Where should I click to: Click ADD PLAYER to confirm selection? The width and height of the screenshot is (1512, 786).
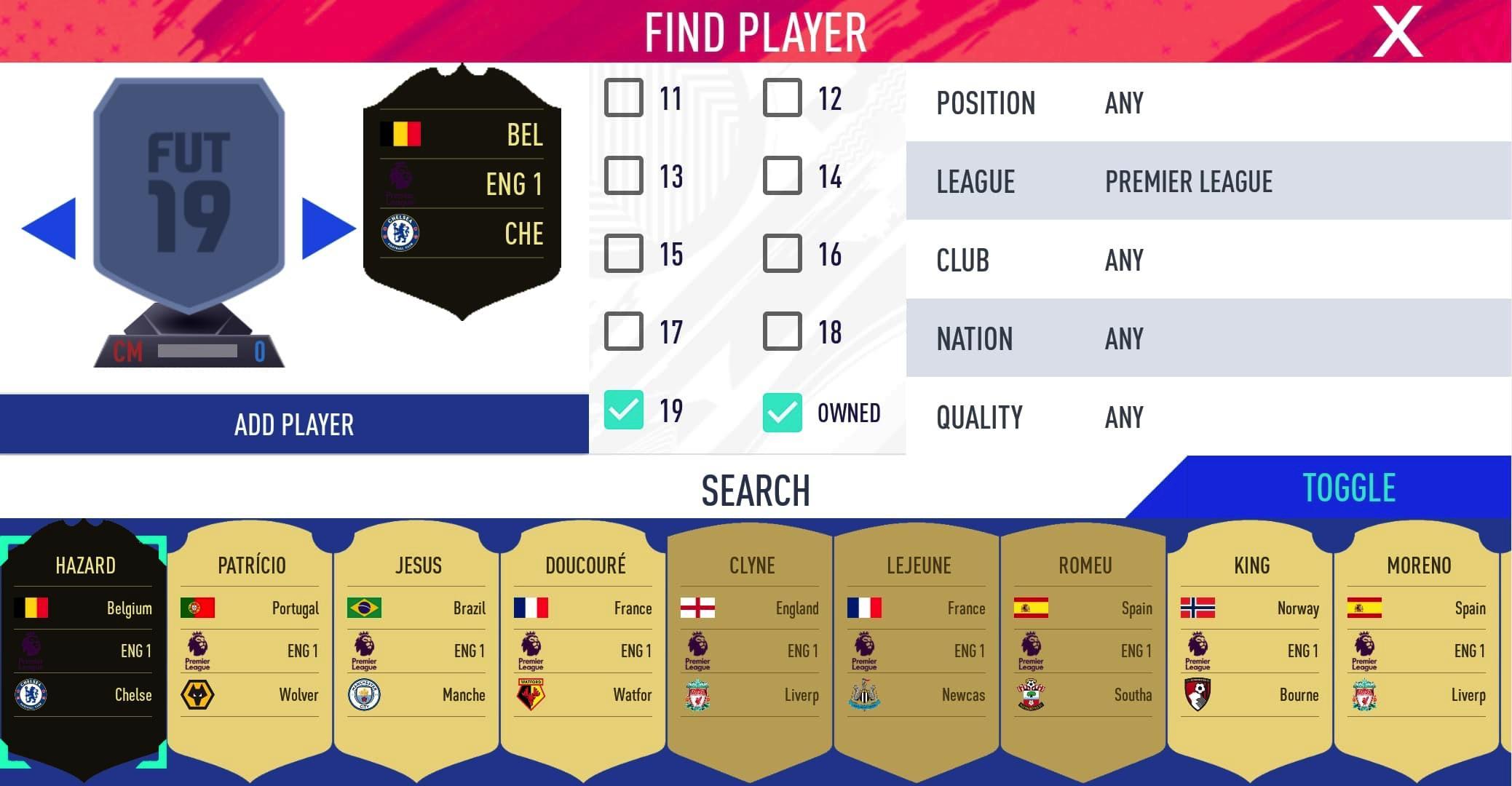pos(293,424)
